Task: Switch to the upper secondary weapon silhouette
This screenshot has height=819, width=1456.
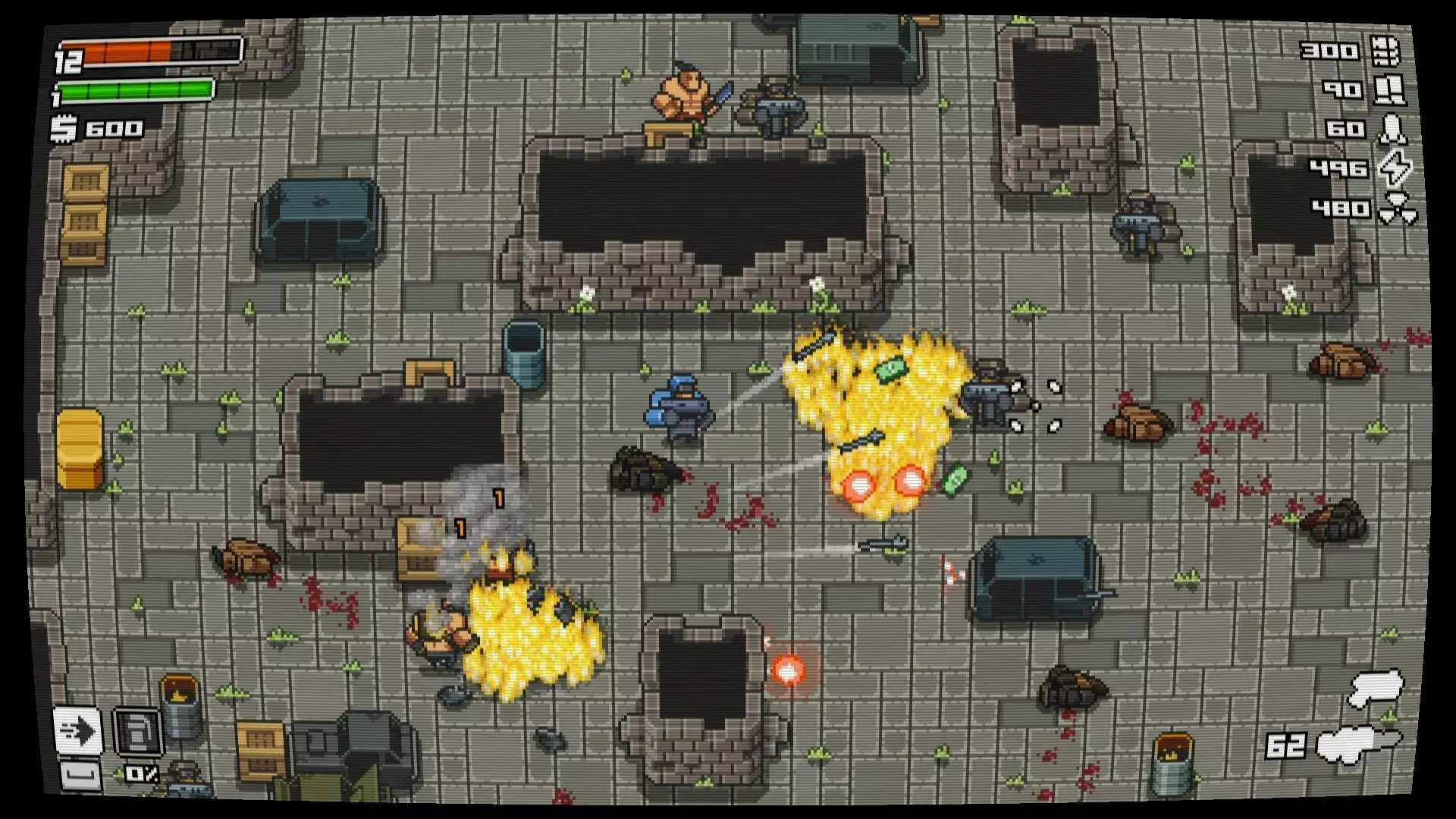Action: pyautogui.click(x=1375, y=688)
